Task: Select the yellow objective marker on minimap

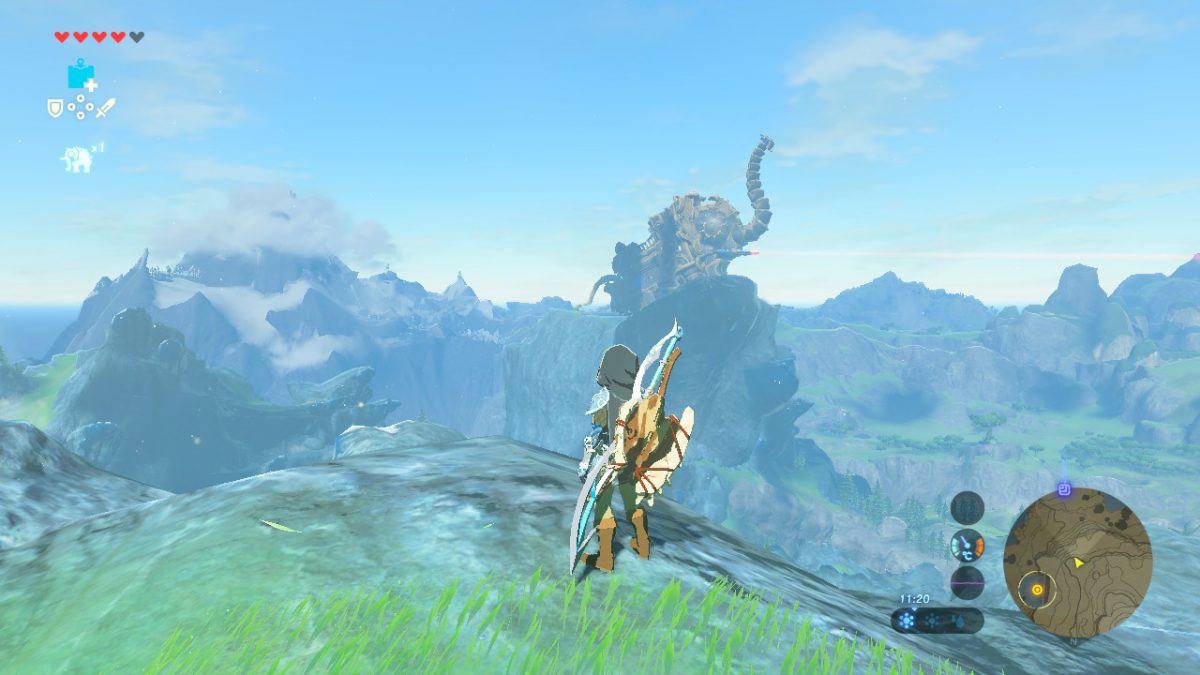Action: click(1037, 589)
